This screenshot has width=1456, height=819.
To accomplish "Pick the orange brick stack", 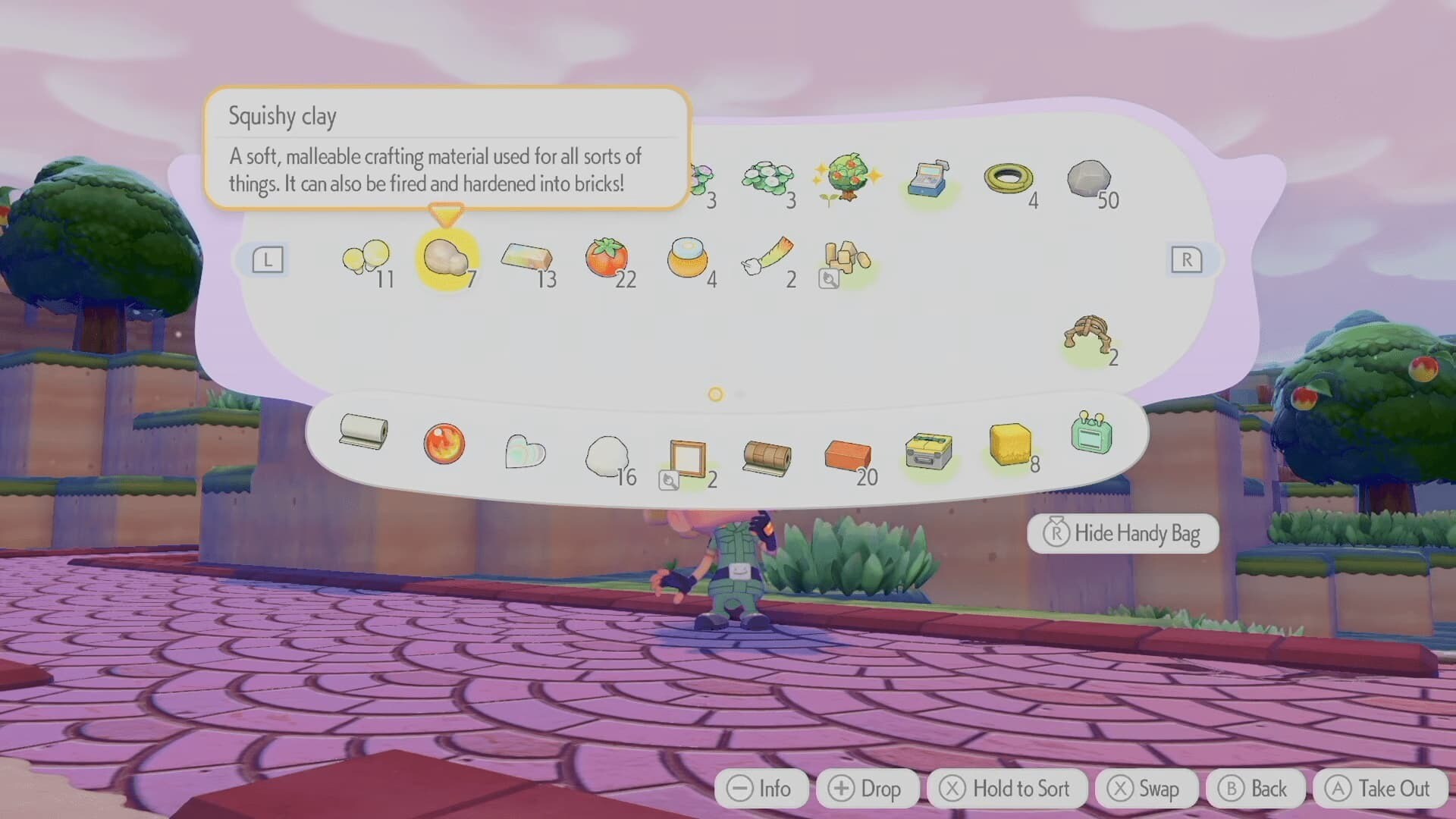I will tap(847, 456).
